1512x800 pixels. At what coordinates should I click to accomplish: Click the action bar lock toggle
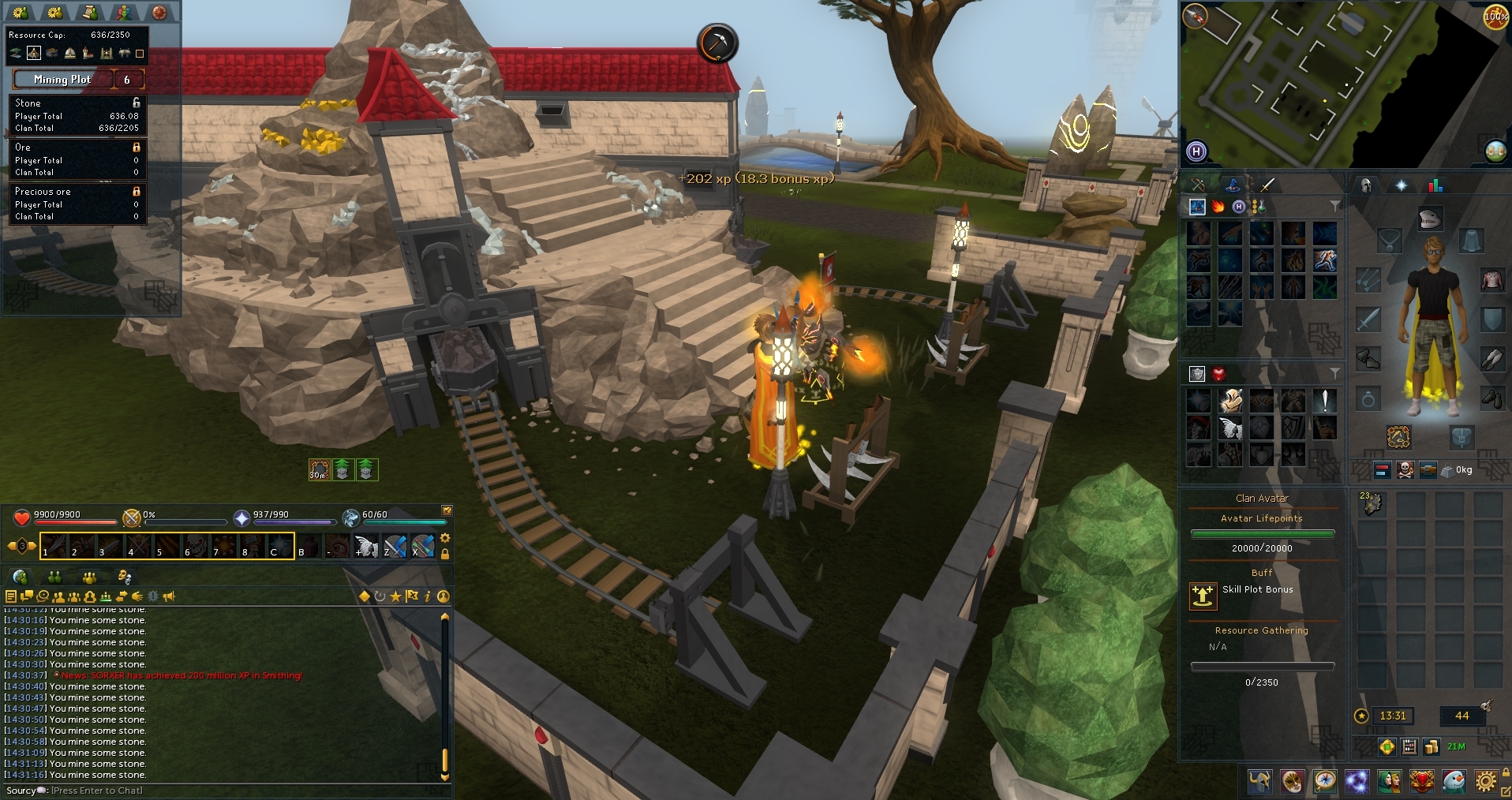tap(444, 553)
